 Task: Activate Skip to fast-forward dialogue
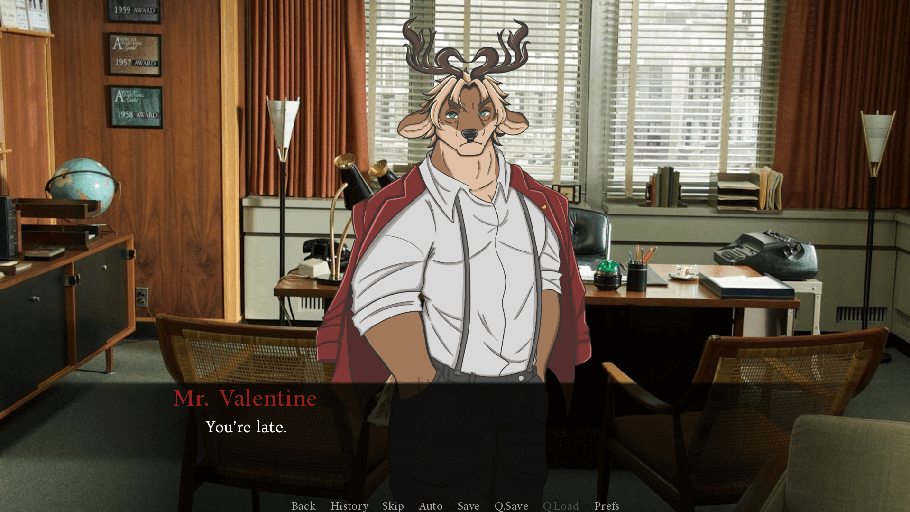[393, 506]
